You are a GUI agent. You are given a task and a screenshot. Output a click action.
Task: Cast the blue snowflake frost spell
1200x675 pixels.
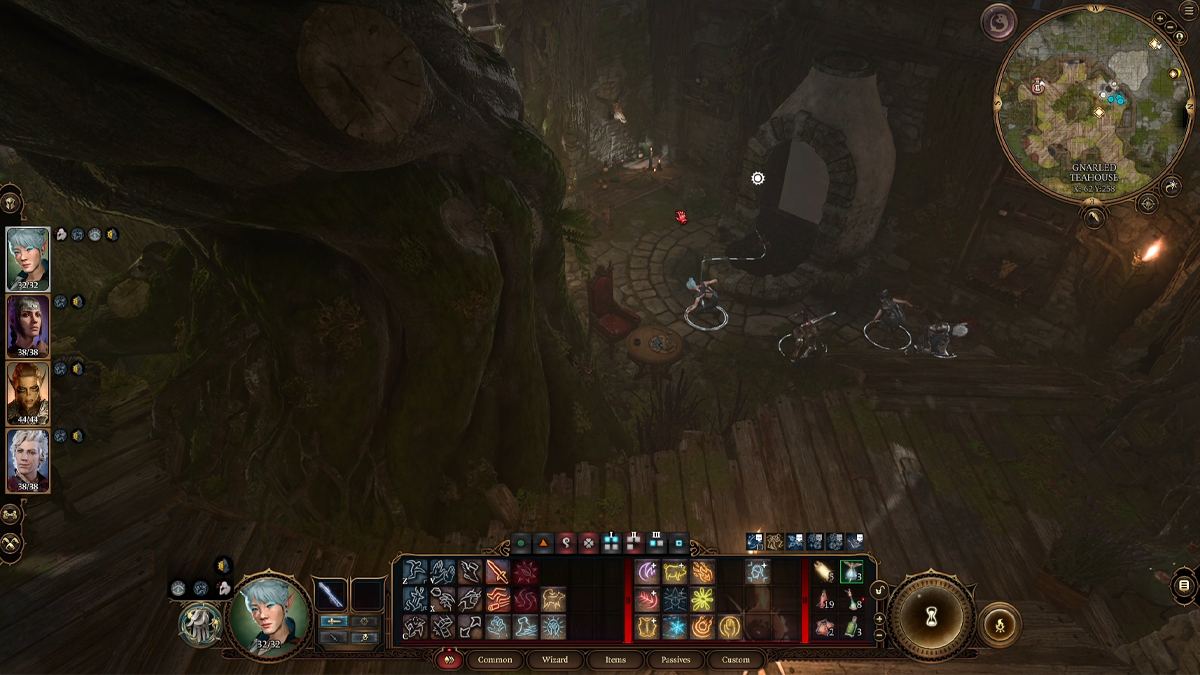(x=674, y=627)
